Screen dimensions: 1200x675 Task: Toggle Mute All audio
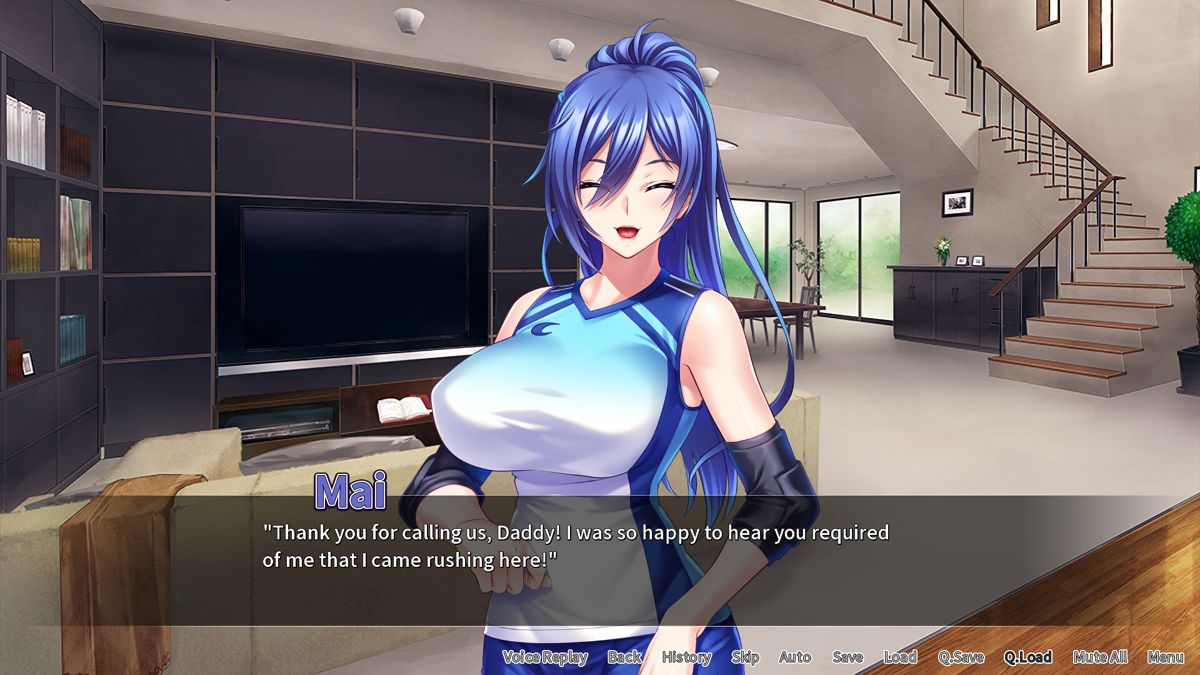(x=1100, y=657)
